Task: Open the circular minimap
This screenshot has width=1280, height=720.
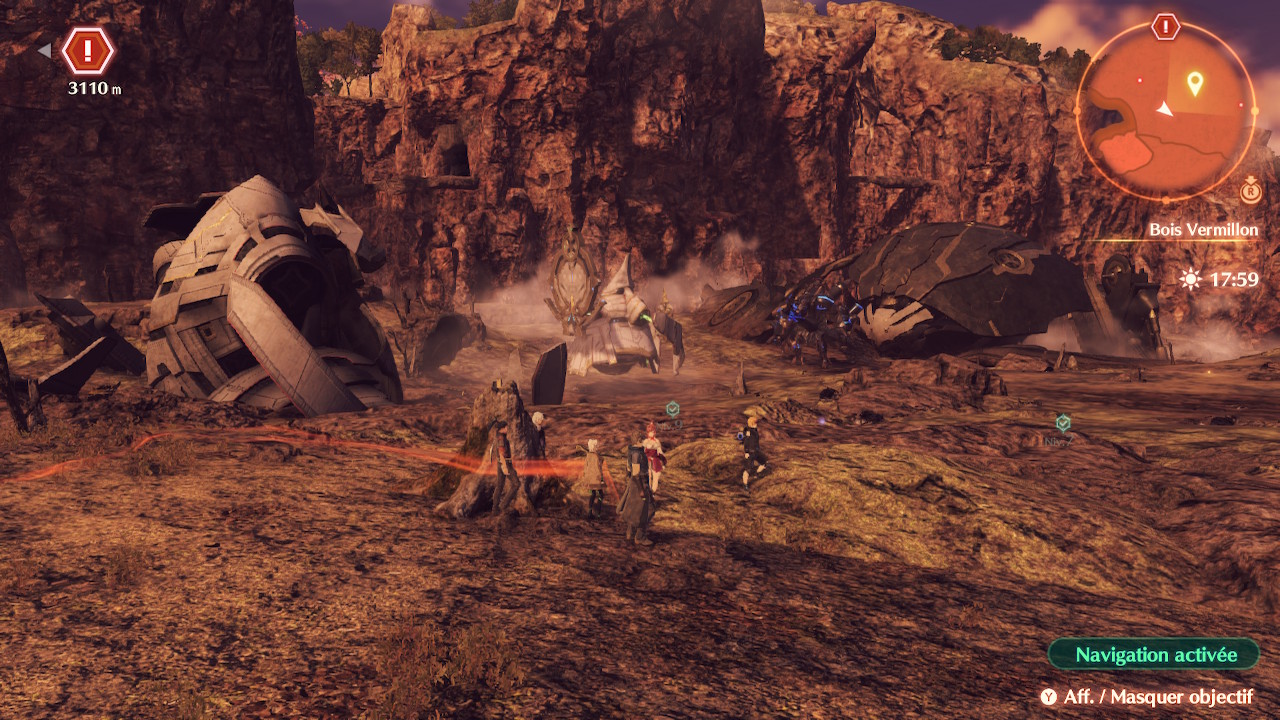Action: pyautogui.click(x=1165, y=111)
